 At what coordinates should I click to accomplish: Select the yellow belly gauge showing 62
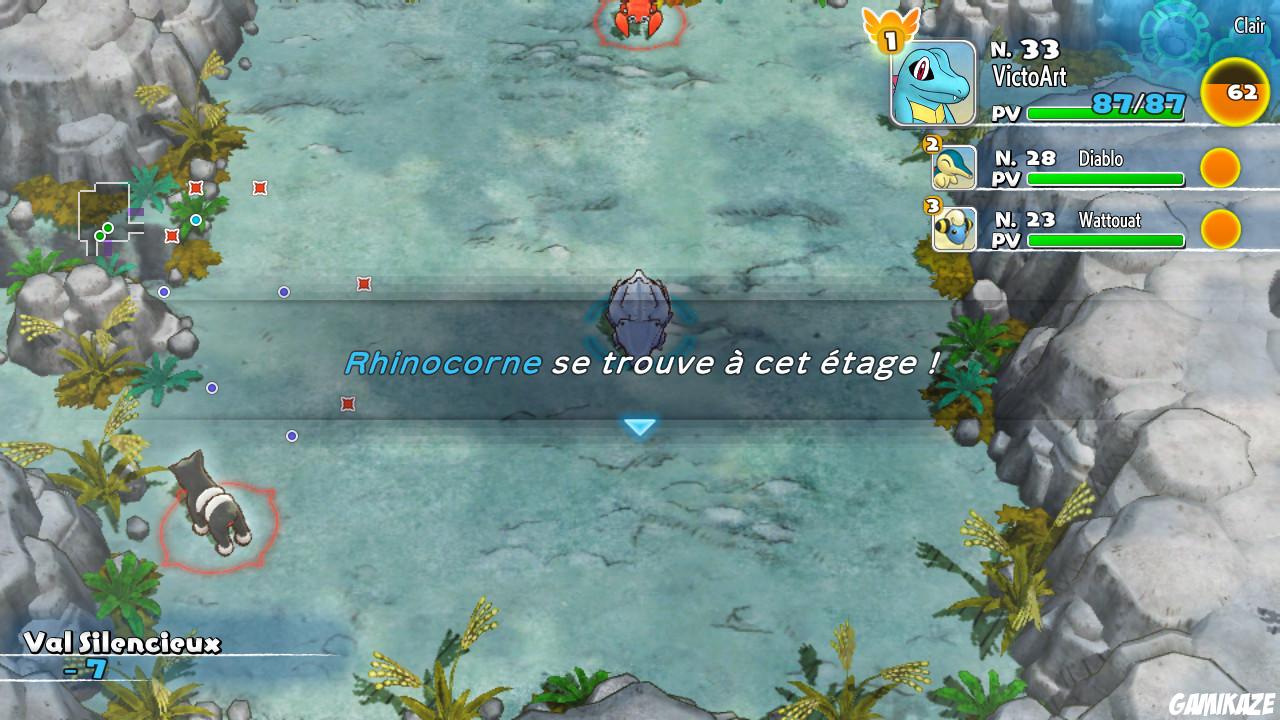(x=1236, y=92)
